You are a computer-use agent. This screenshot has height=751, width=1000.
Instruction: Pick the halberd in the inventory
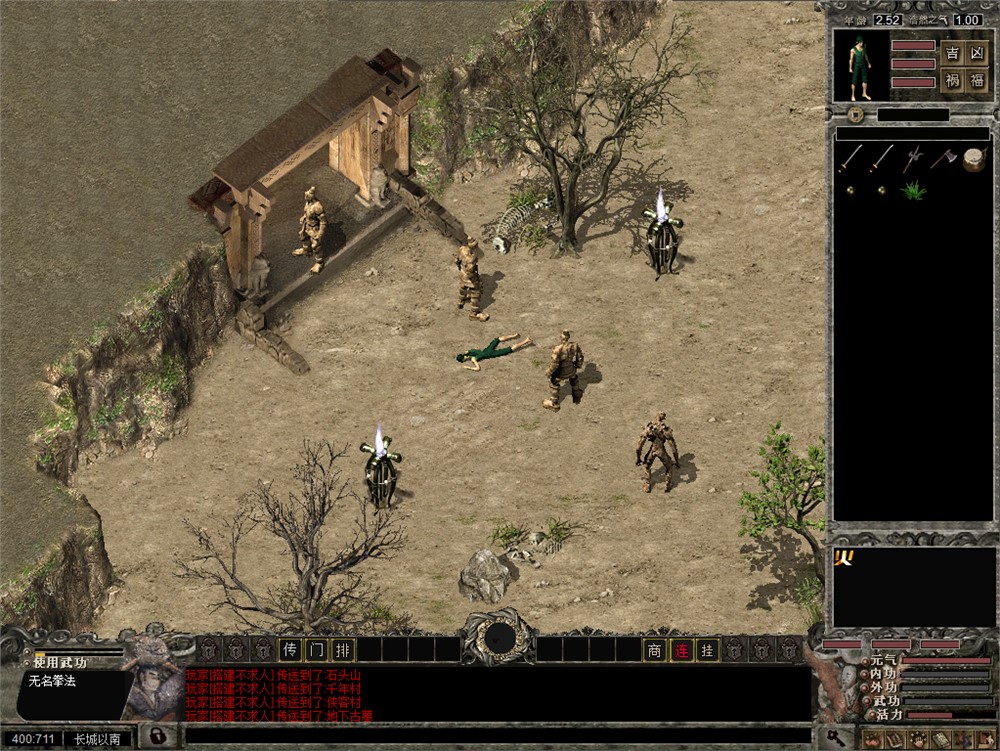click(x=912, y=159)
